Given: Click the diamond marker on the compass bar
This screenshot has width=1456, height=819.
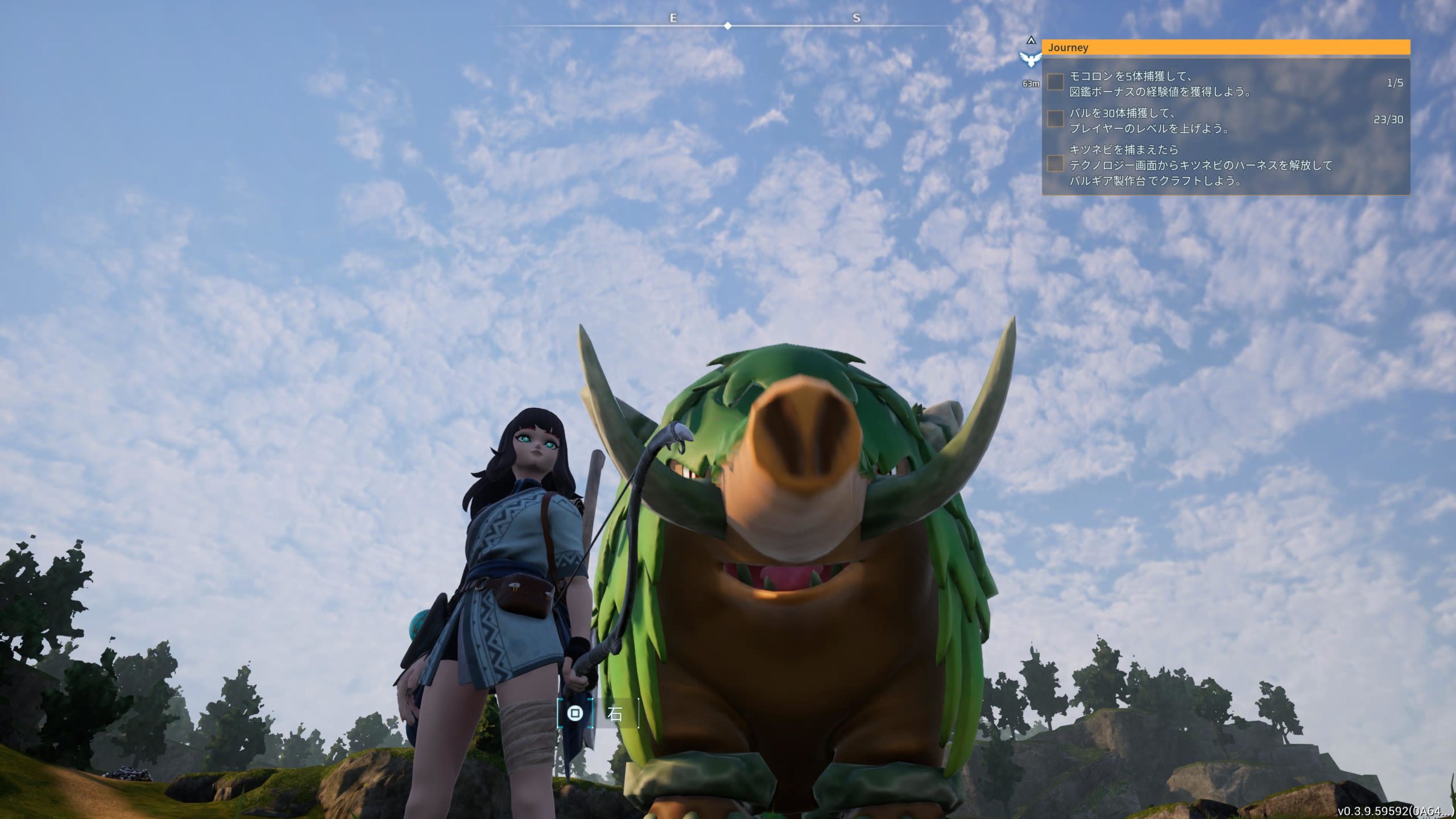Looking at the screenshot, I should click(x=728, y=26).
